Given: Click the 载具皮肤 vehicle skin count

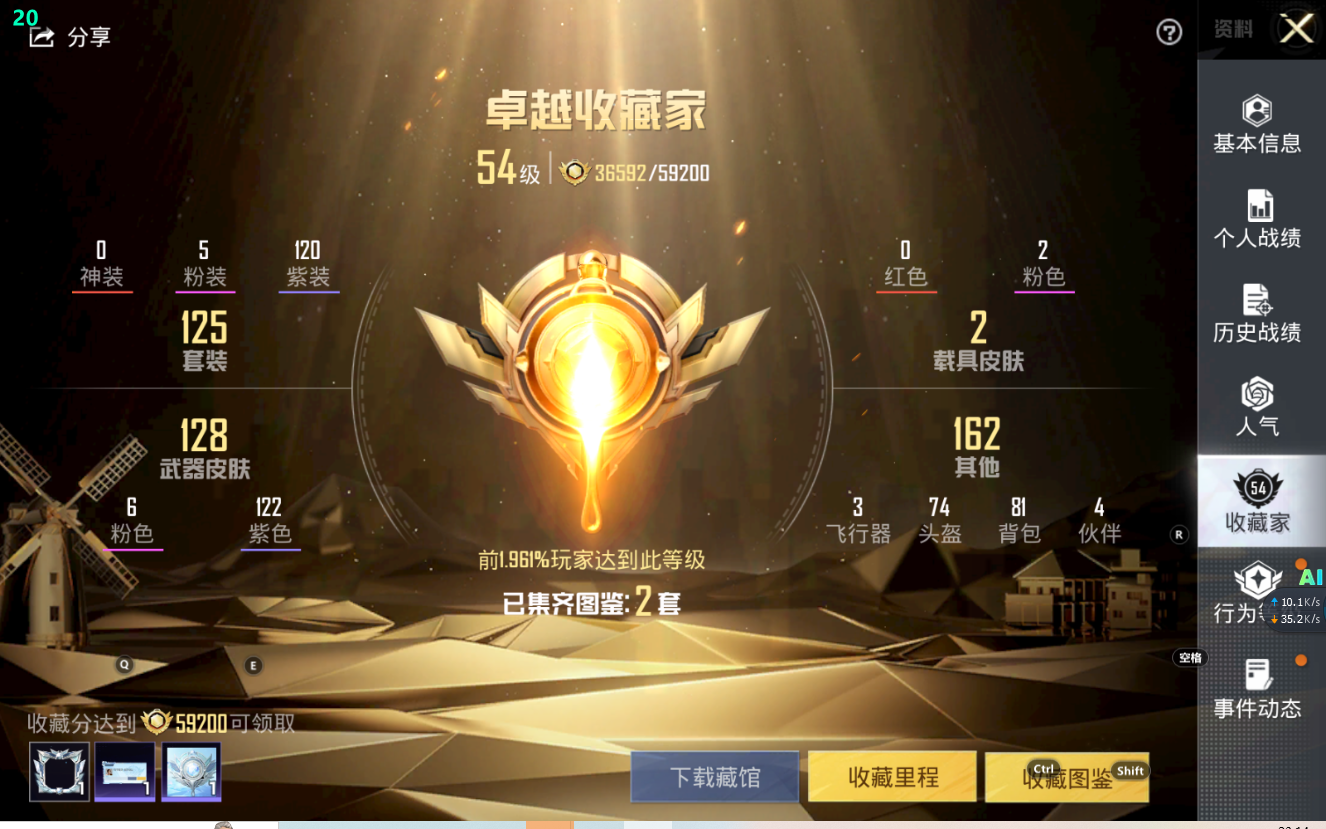Looking at the screenshot, I should click(978, 340).
